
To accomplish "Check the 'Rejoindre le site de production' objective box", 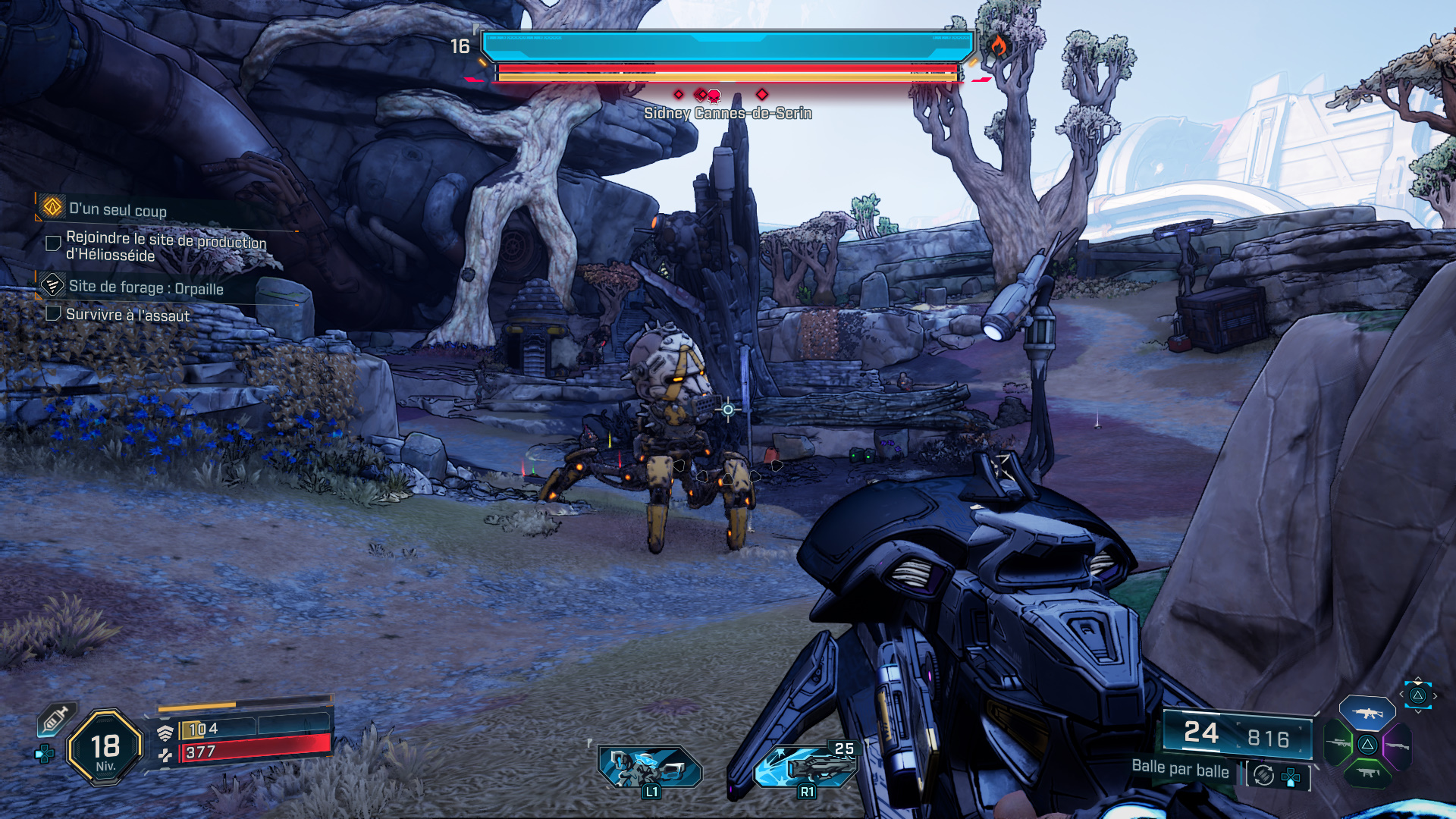I will click(52, 243).
